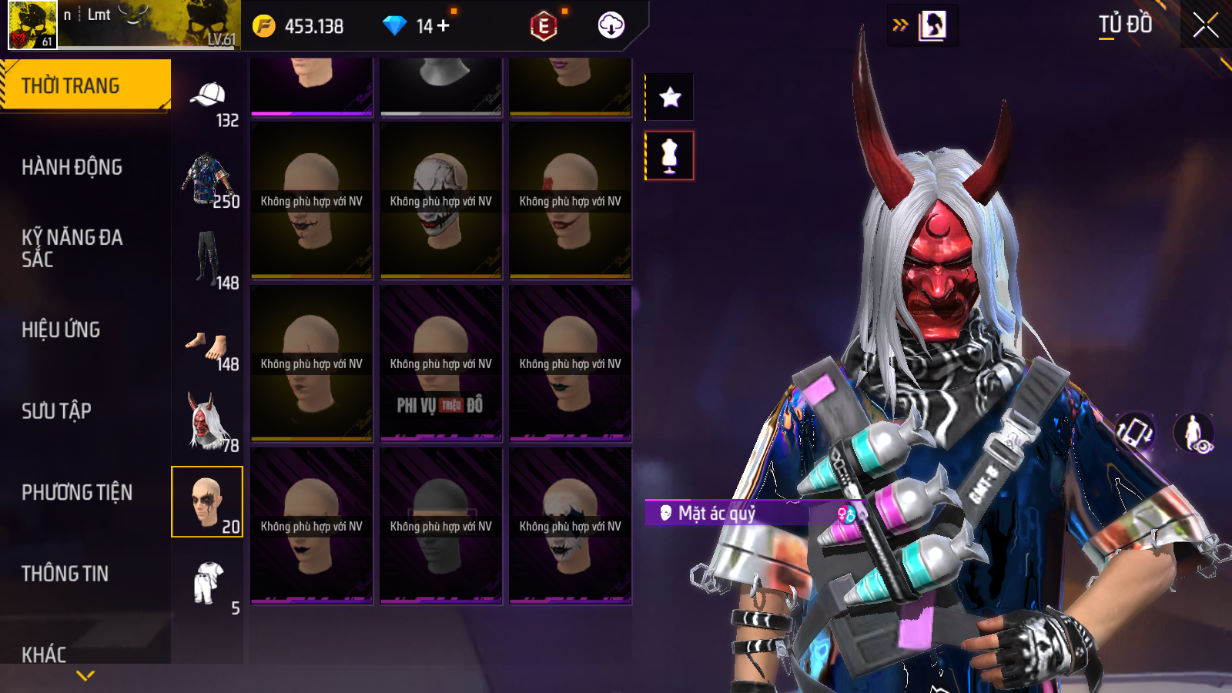Open the player profile avatar
The image size is (1232, 693).
tap(32, 25)
